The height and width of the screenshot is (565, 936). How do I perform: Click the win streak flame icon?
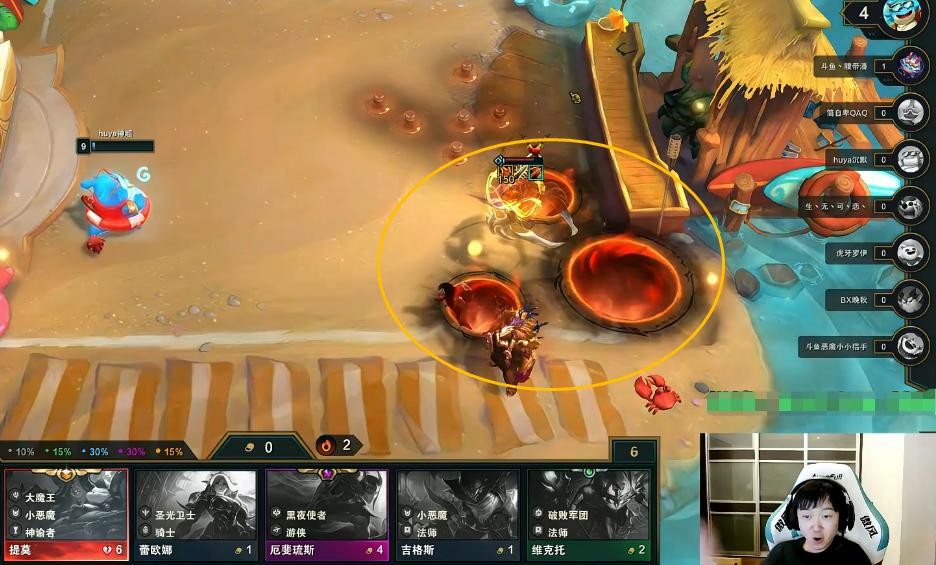tap(327, 445)
